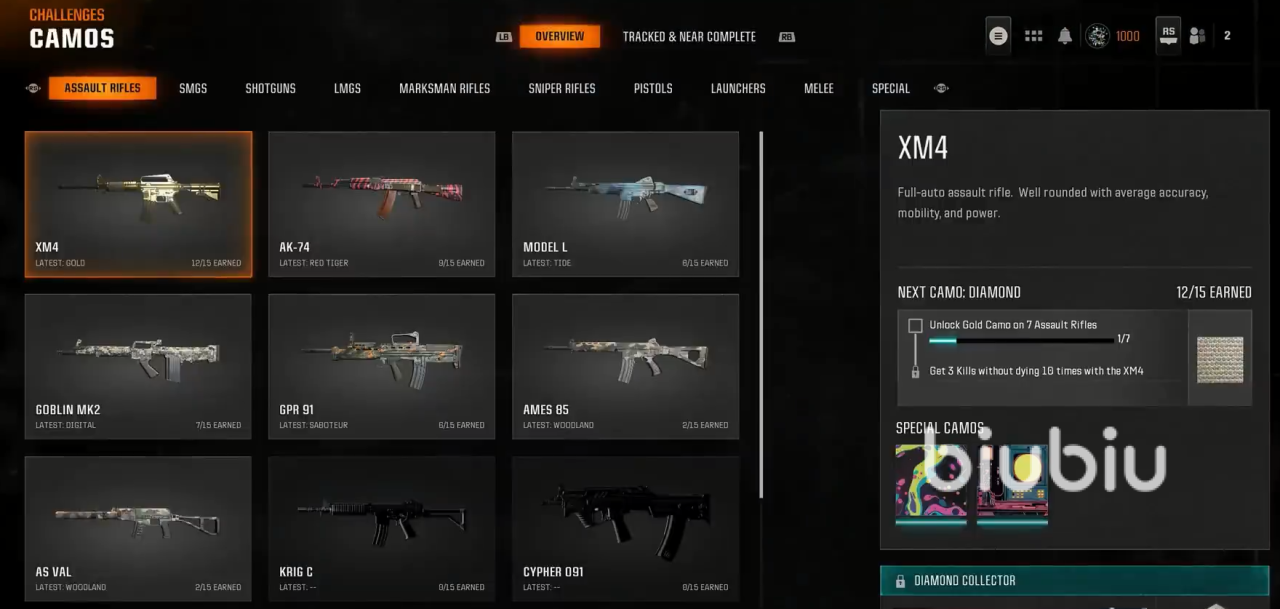
Task: Click the Diamond camo swatch preview
Action: click(1220, 358)
